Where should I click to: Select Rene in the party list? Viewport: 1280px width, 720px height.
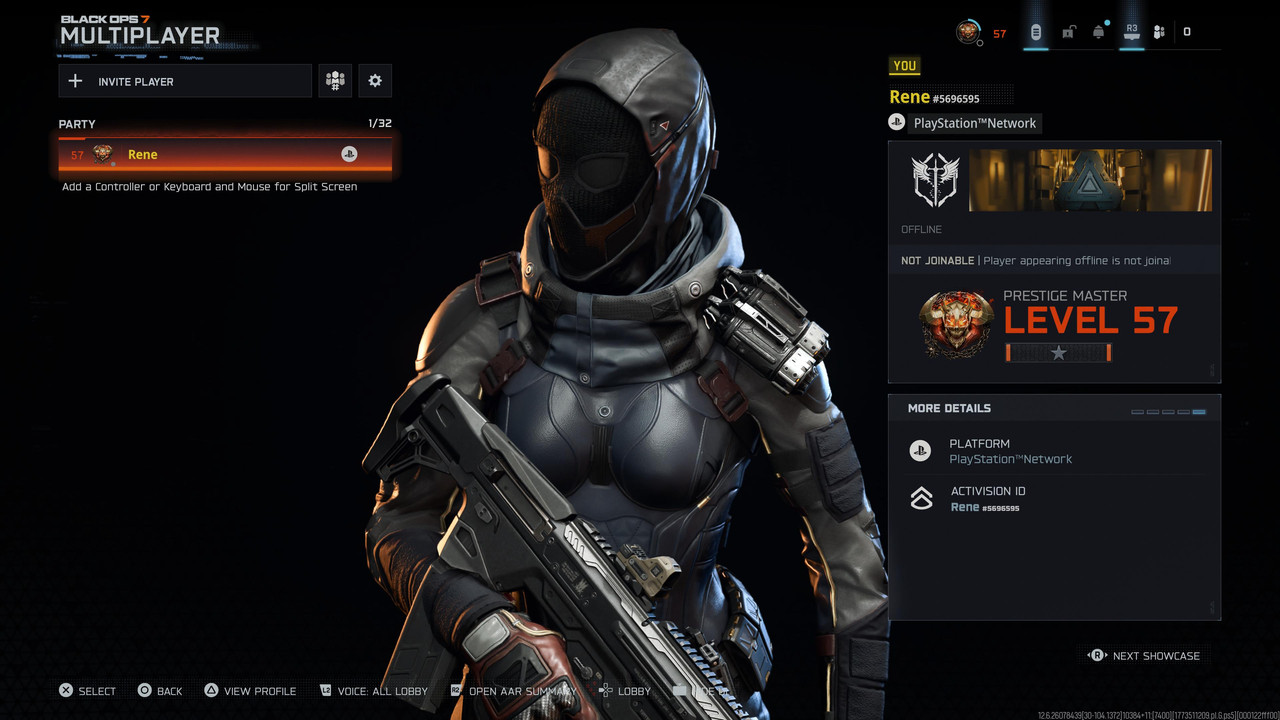pos(225,154)
